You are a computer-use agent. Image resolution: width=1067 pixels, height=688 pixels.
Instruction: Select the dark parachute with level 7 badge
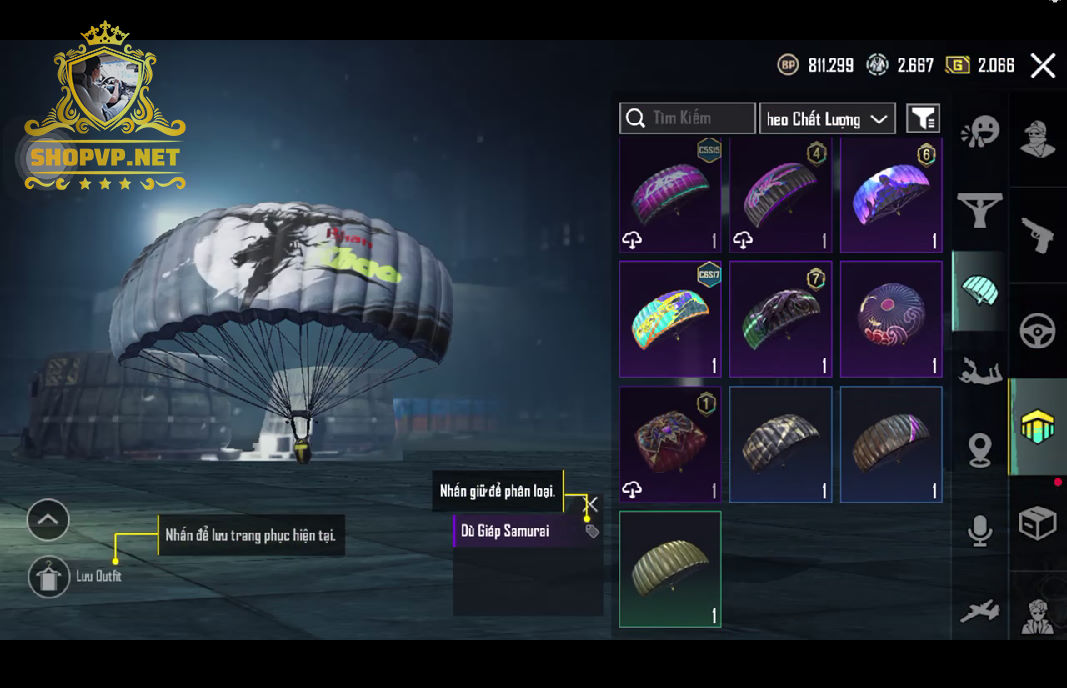pos(781,319)
